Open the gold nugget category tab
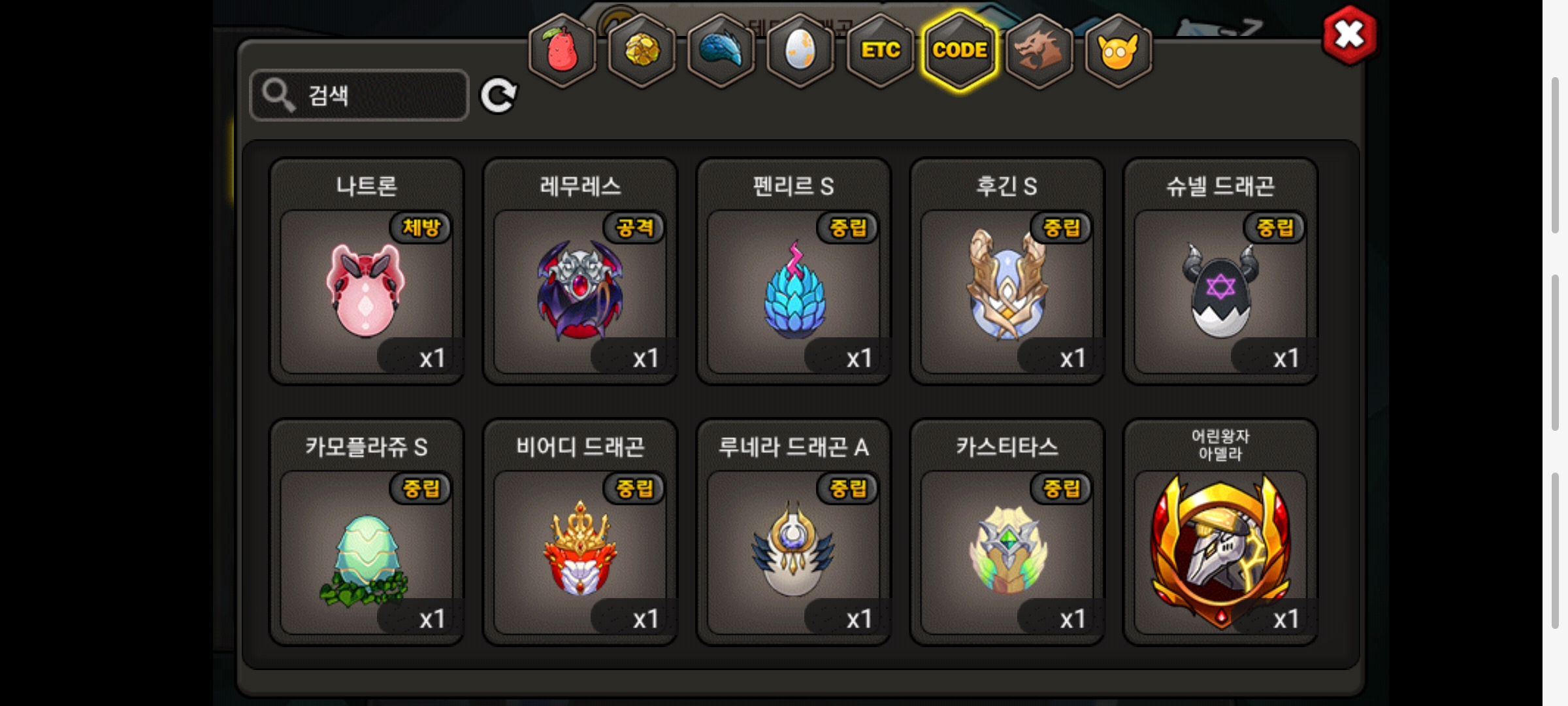1568x706 pixels. coord(642,51)
